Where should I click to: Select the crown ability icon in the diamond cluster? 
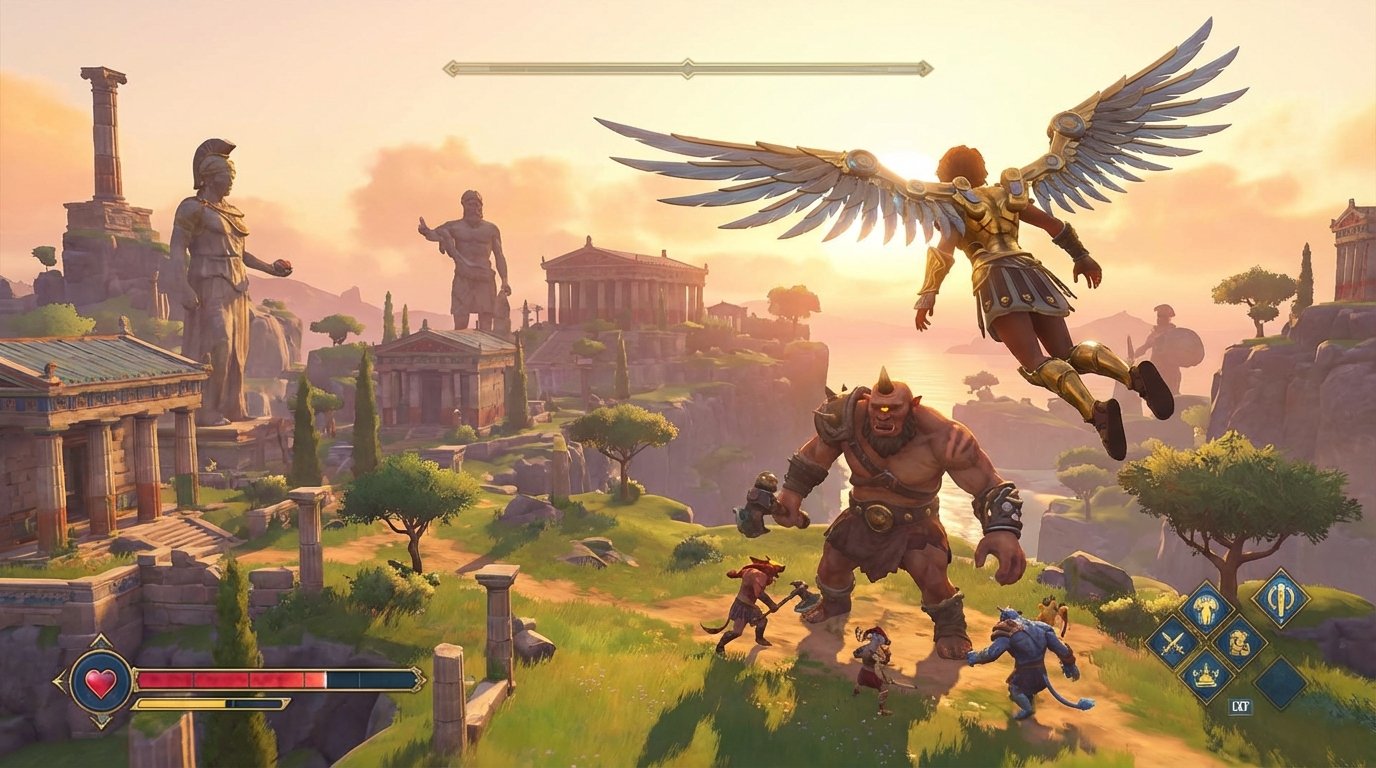coord(1206,675)
